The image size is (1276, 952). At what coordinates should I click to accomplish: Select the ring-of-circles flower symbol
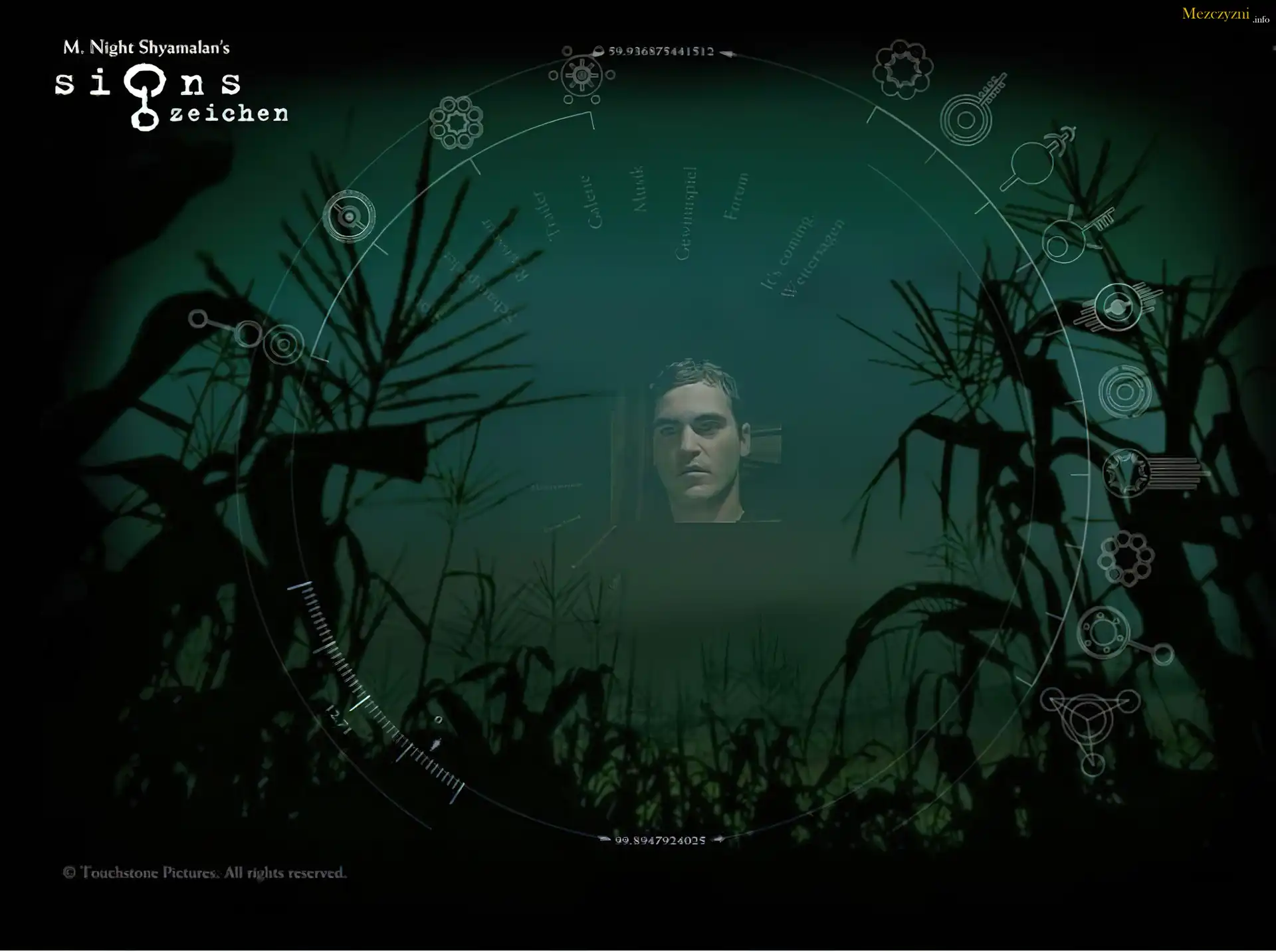(x=456, y=122)
